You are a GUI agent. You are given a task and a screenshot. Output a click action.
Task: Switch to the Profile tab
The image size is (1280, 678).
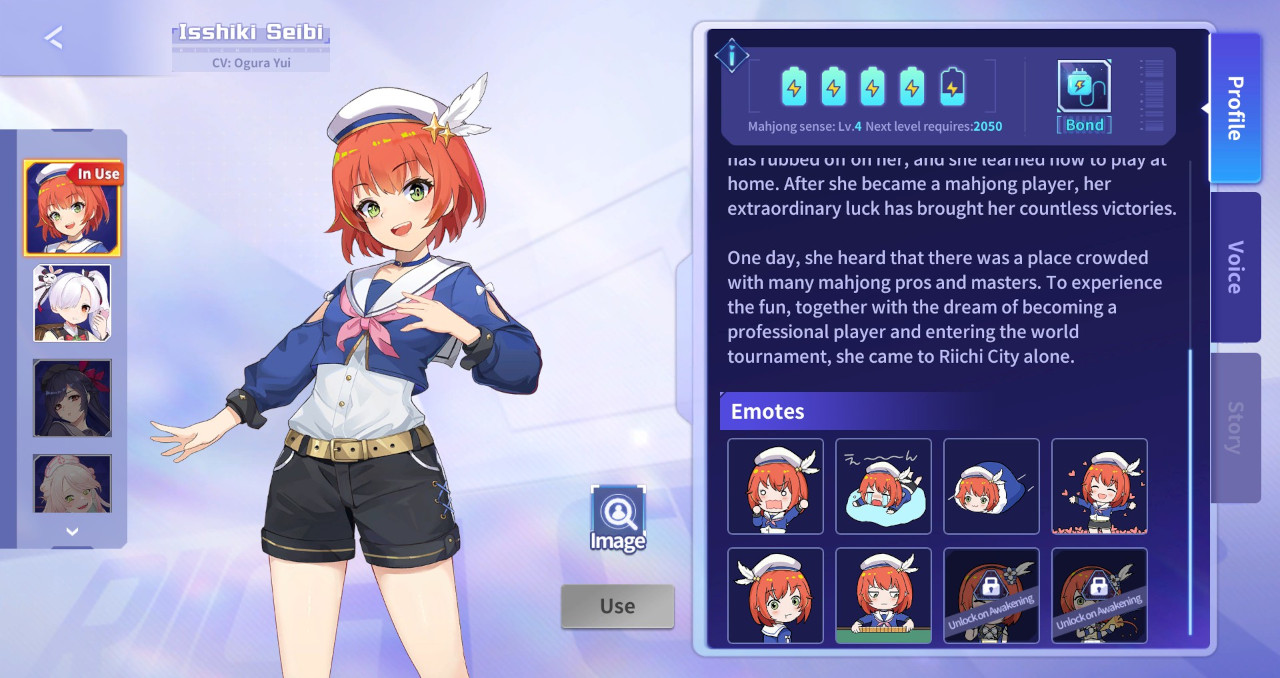pyautogui.click(x=1235, y=108)
